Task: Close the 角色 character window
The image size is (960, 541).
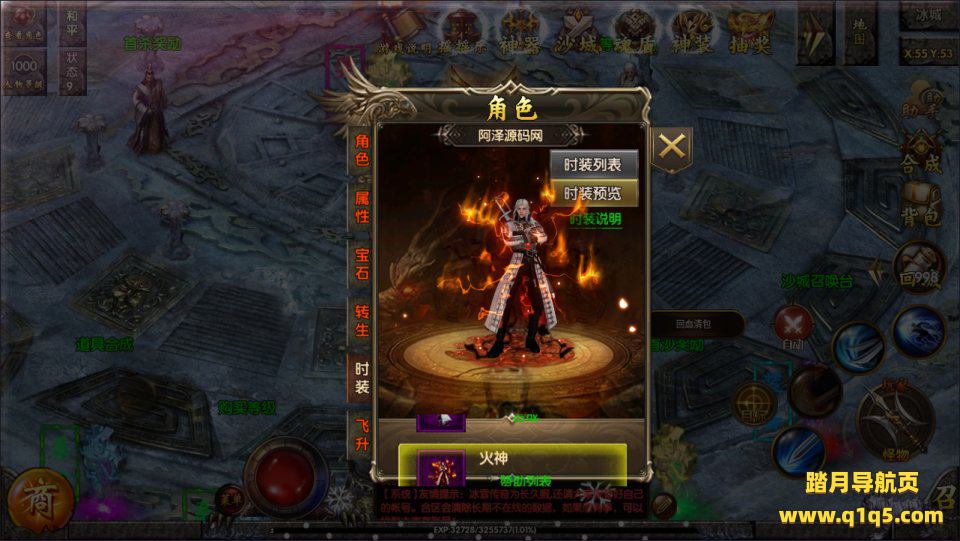Action: (x=673, y=147)
